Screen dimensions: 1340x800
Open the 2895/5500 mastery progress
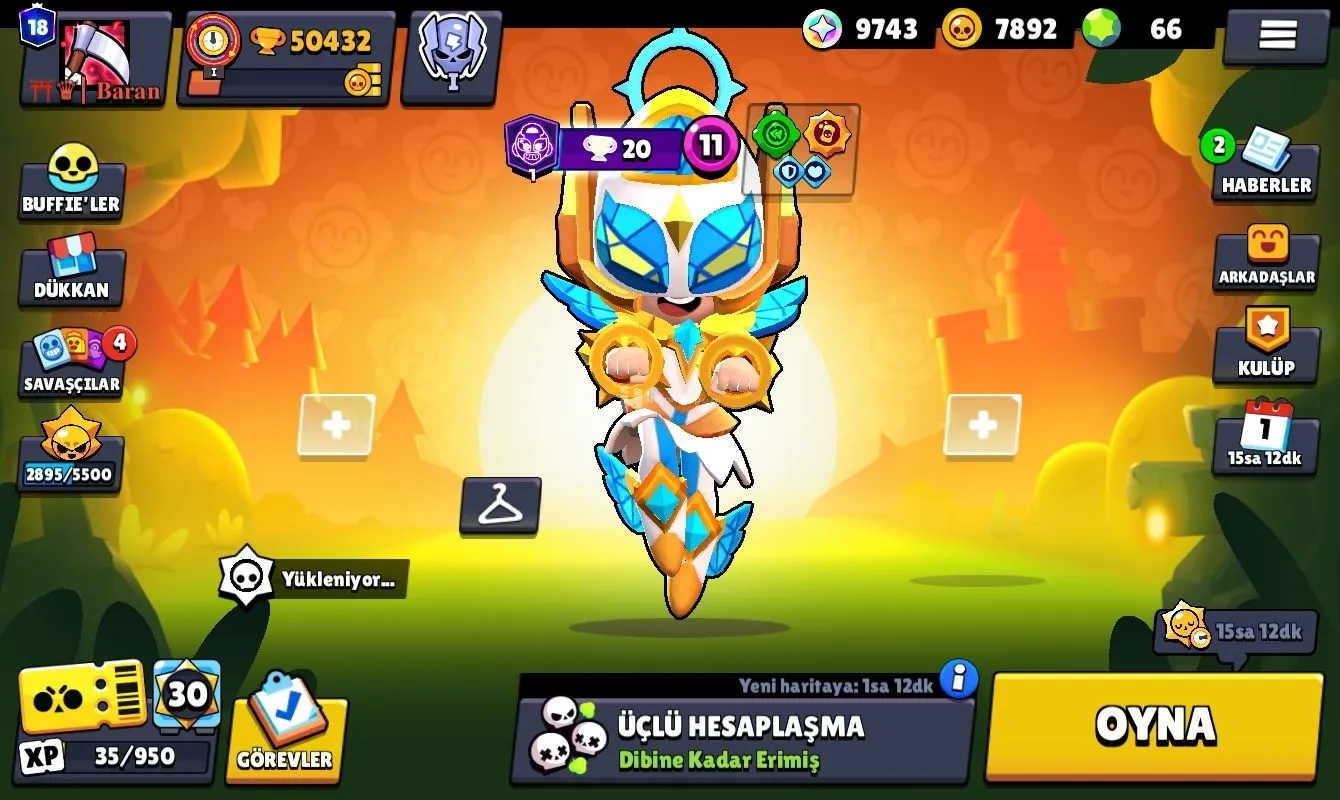[x=70, y=452]
